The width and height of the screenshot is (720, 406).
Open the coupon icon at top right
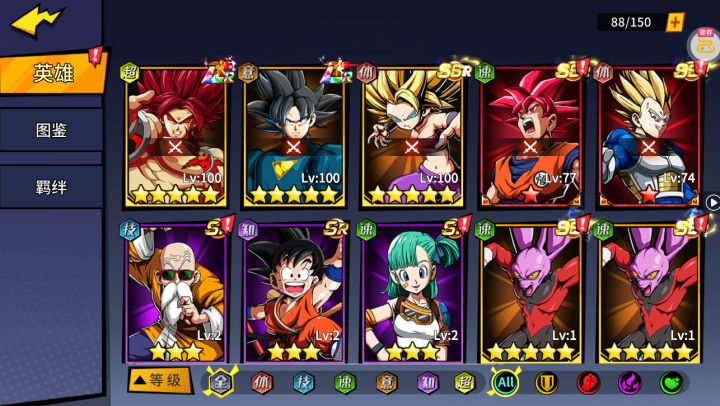tap(704, 42)
